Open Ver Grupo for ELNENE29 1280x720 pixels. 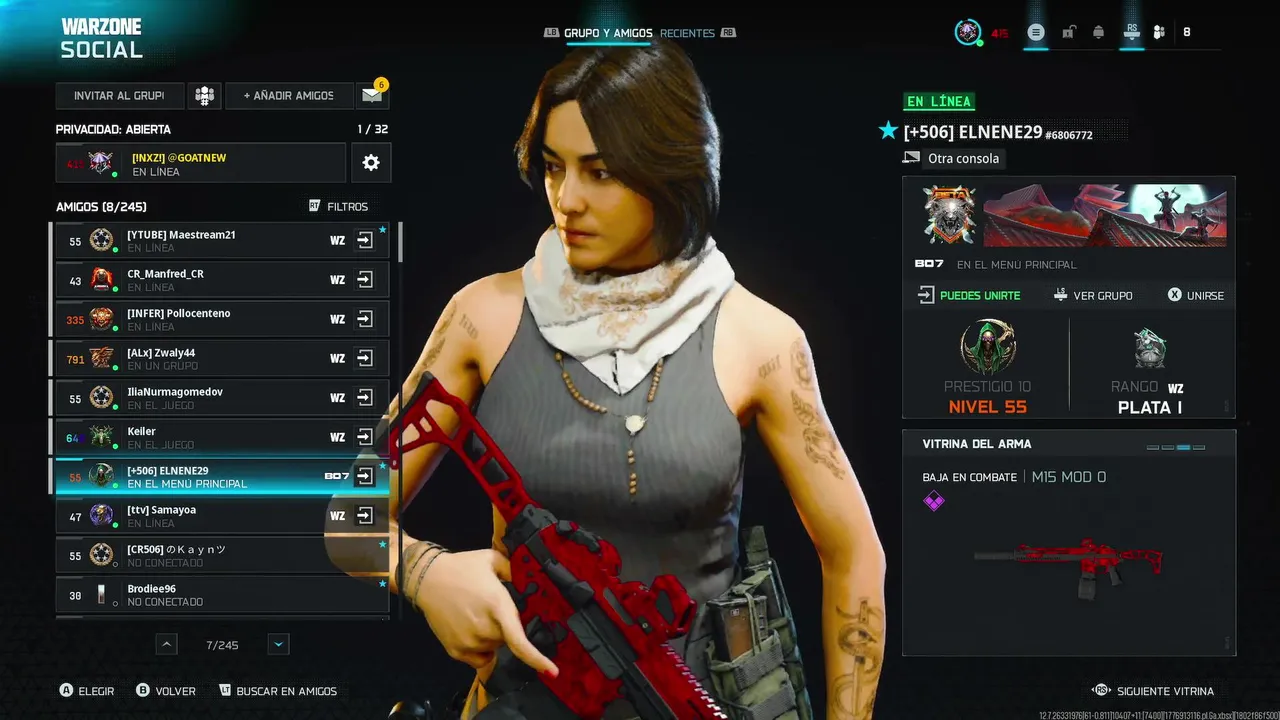(x=1093, y=296)
